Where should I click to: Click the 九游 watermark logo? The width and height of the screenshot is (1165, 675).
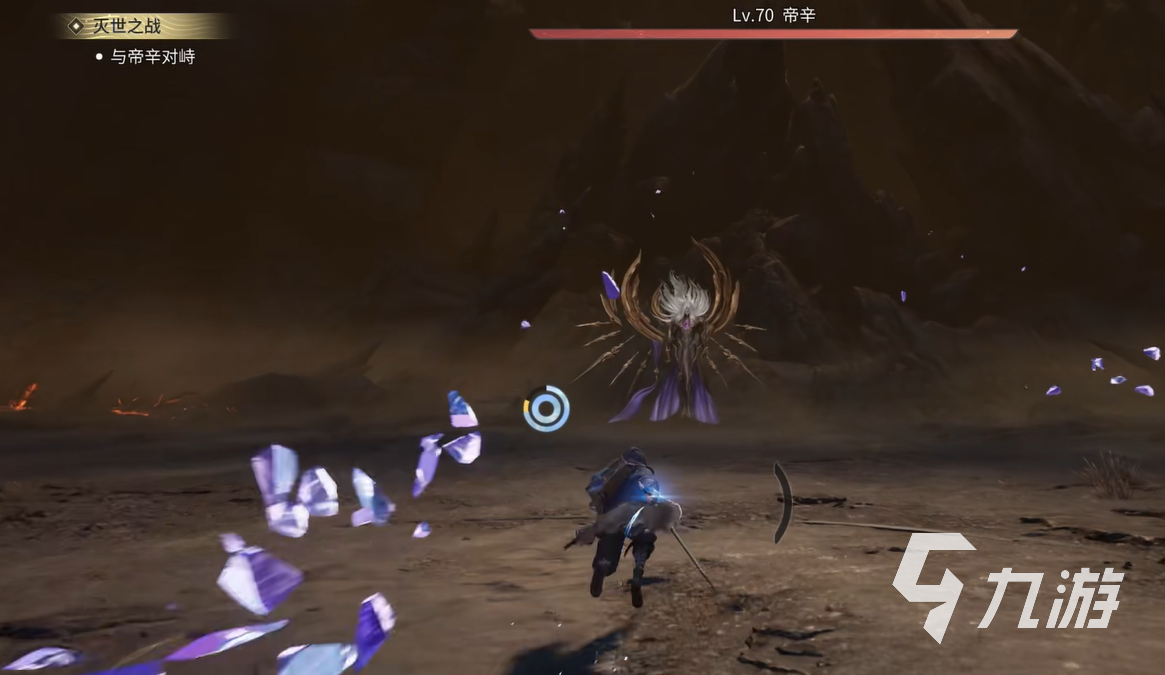[x=1008, y=586]
